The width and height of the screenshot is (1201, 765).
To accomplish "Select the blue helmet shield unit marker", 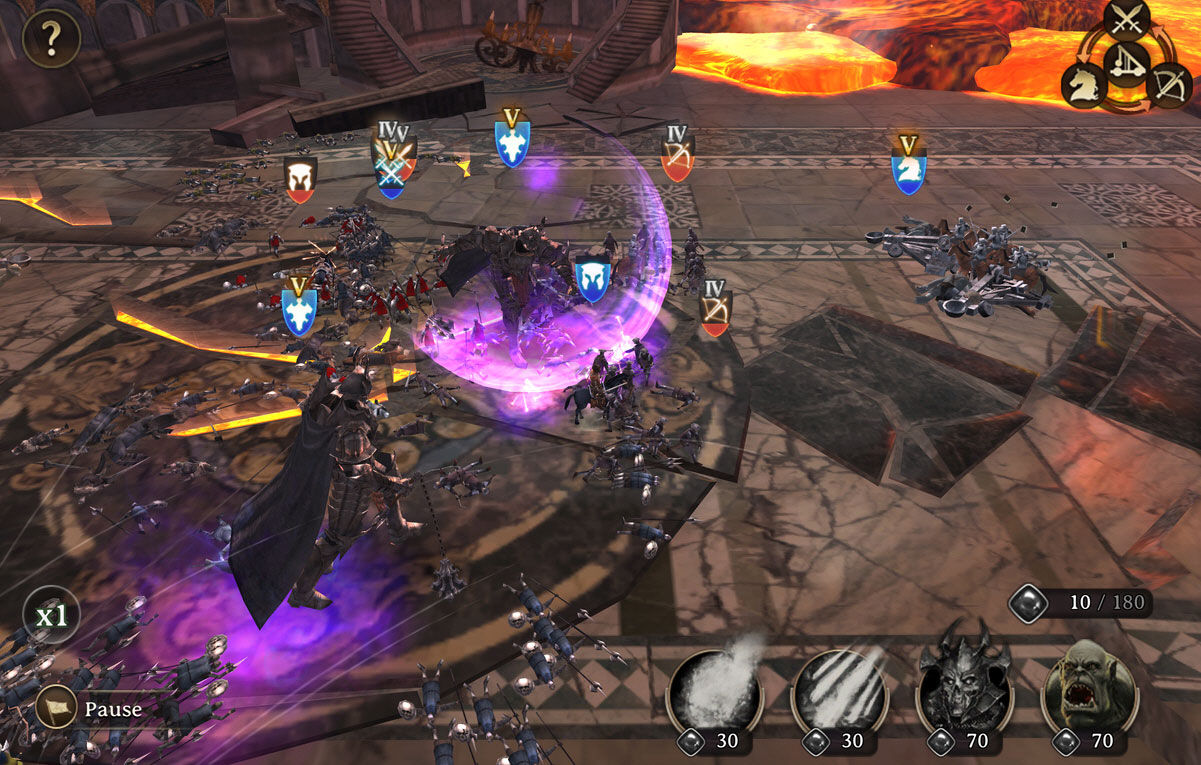I will click(x=590, y=280).
